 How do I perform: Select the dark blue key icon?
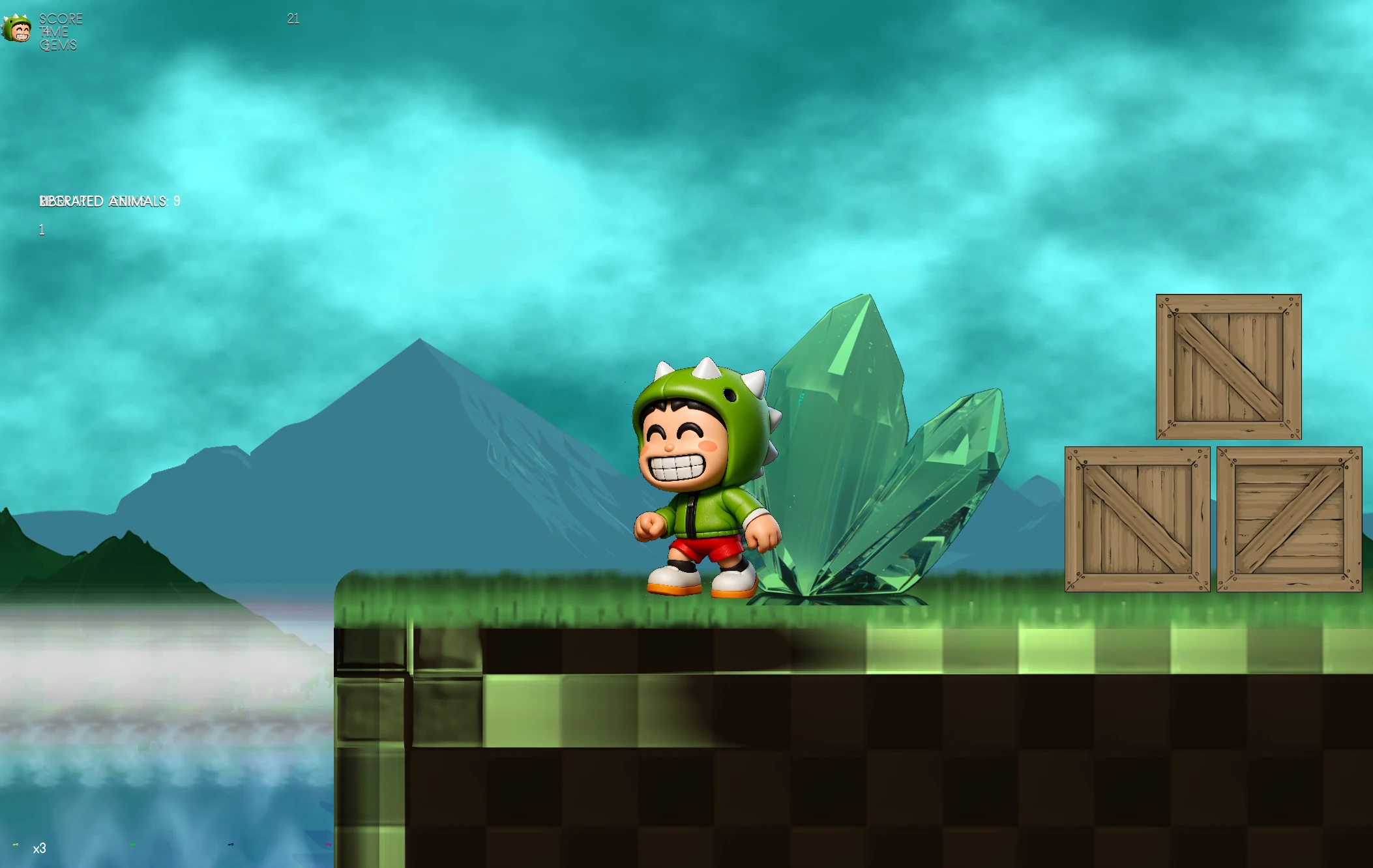tap(231, 845)
